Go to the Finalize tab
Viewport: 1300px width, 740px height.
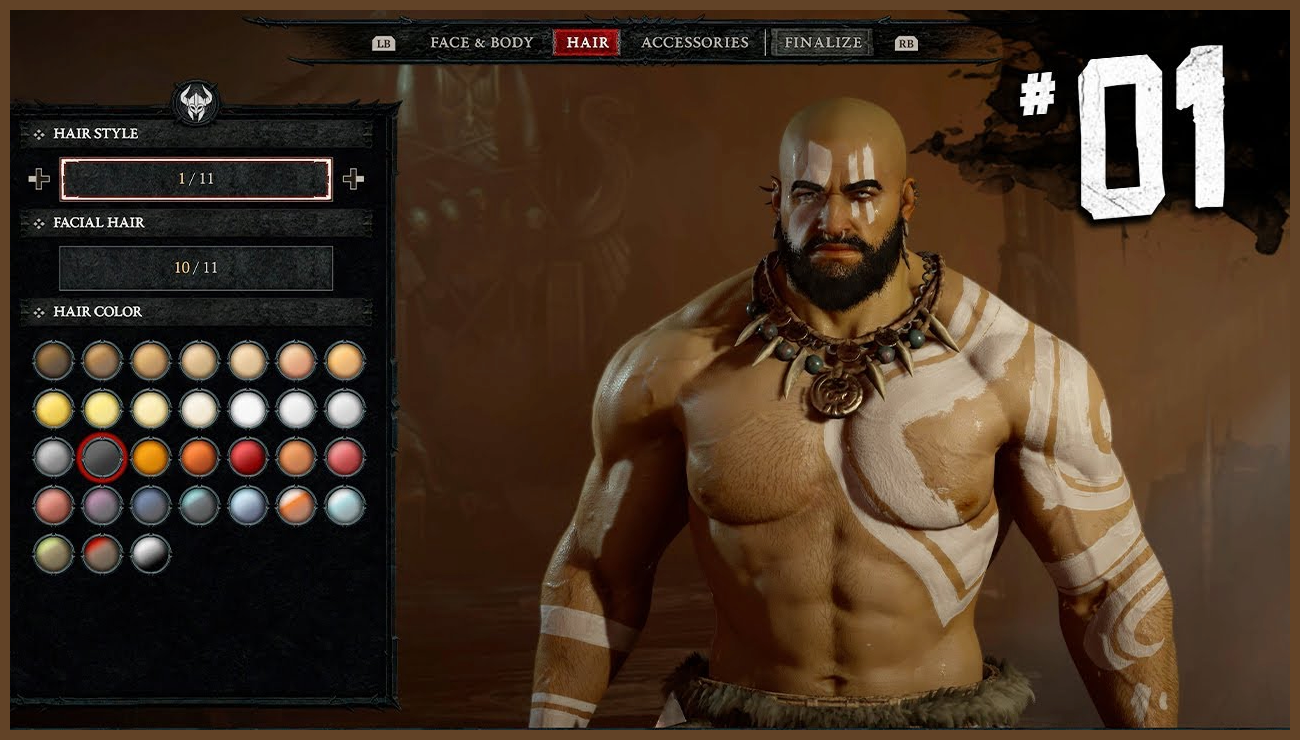point(822,42)
